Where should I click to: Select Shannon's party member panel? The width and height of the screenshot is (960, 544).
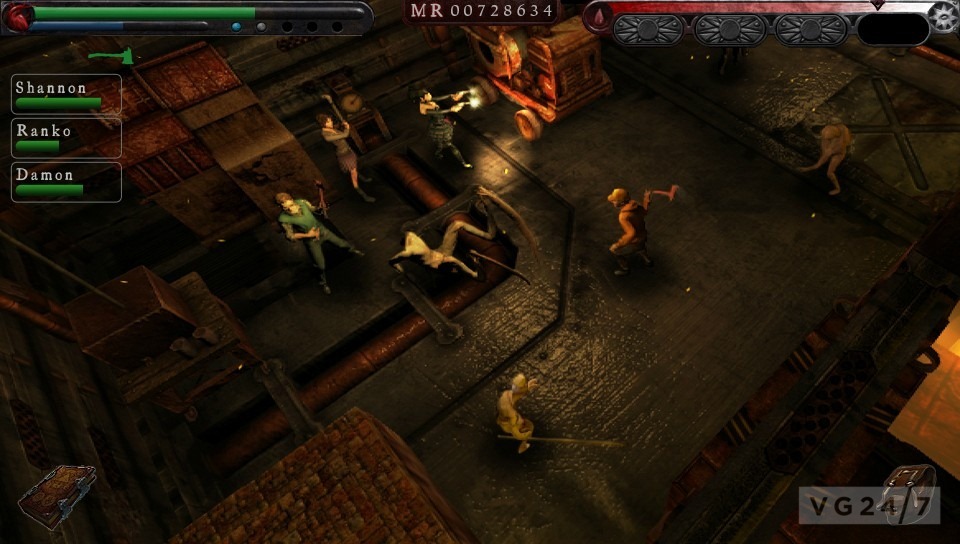pyautogui.click(x=67, y=93)
